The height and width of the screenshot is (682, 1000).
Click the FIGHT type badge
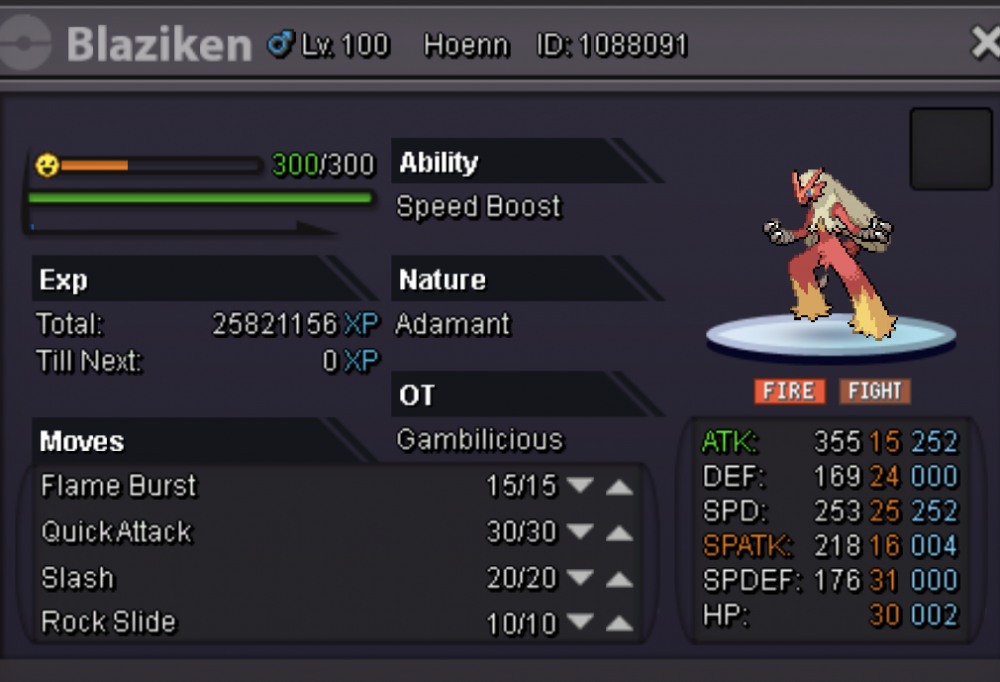pyautogui.click(x=875, y=391)
